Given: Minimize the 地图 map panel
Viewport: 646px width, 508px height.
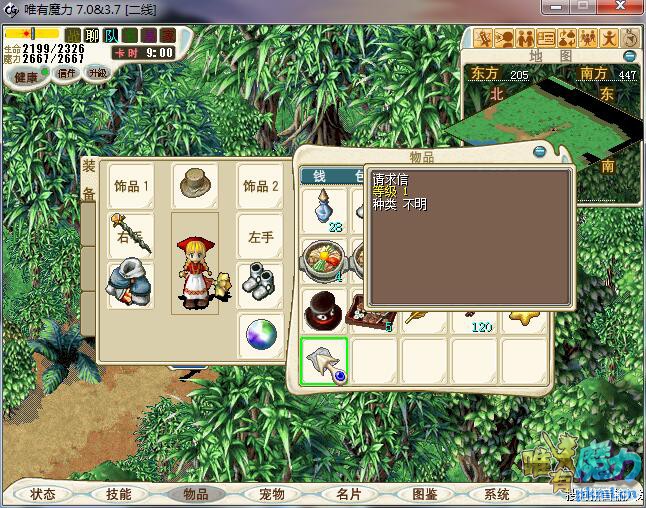Looking at the screenshot, I should [x=630, y=56].
